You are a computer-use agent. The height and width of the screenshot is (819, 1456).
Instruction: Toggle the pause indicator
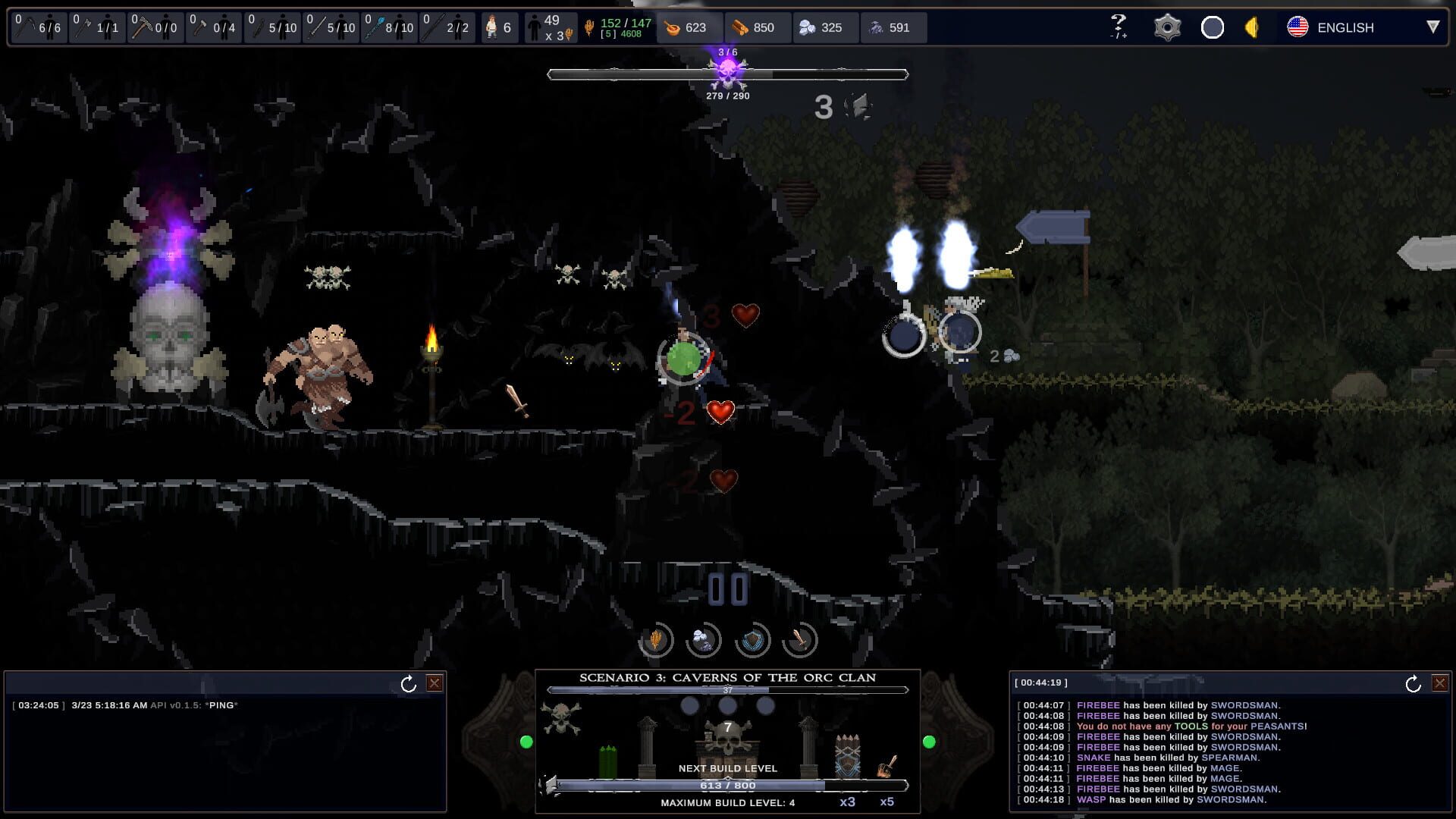click(727, 586)
